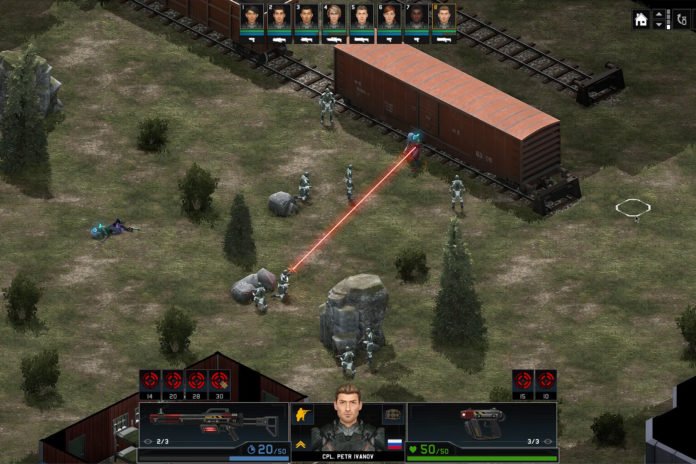696x464 pixels.
Task: Choose the 28 TU rifle shot
Action: pyautogui.click(x=196, y=381)
